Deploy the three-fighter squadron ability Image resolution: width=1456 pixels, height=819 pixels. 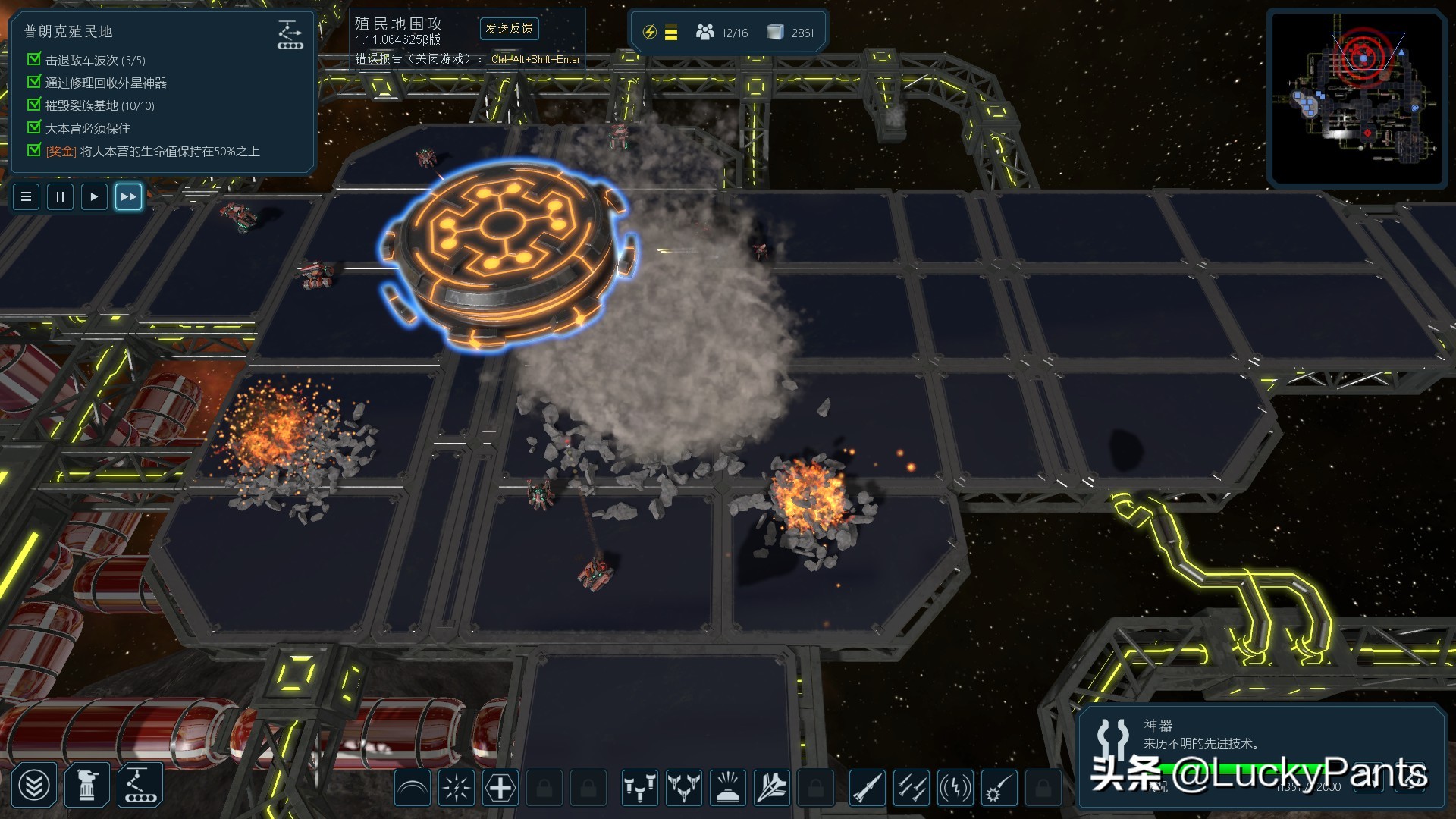[683, 789]
